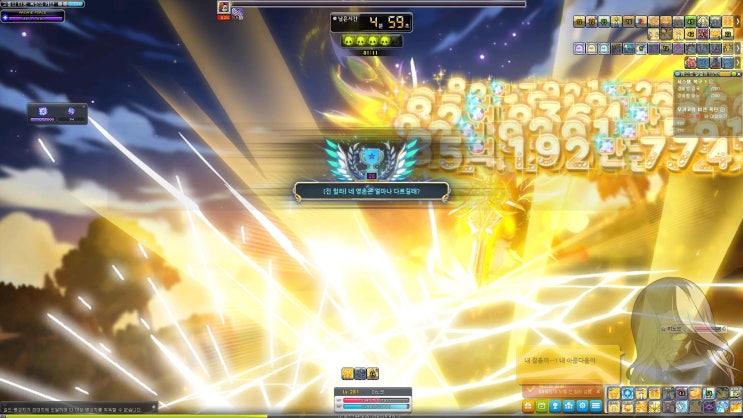Click the purple symbol icon in the small left panel
The height and width of the screenshot is (418, 743).
pos(44,112)
